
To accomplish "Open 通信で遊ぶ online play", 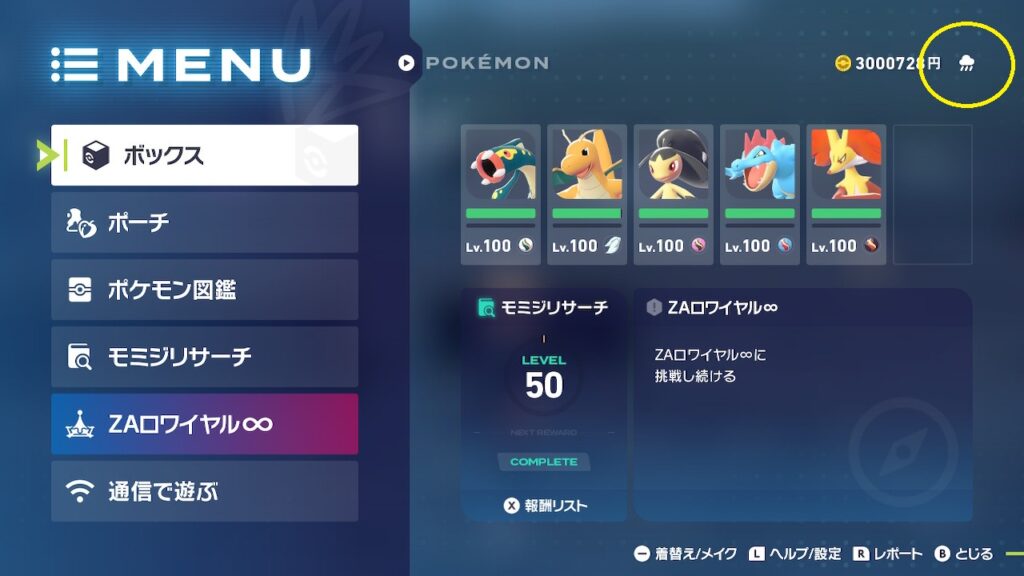I will (204, 491).
